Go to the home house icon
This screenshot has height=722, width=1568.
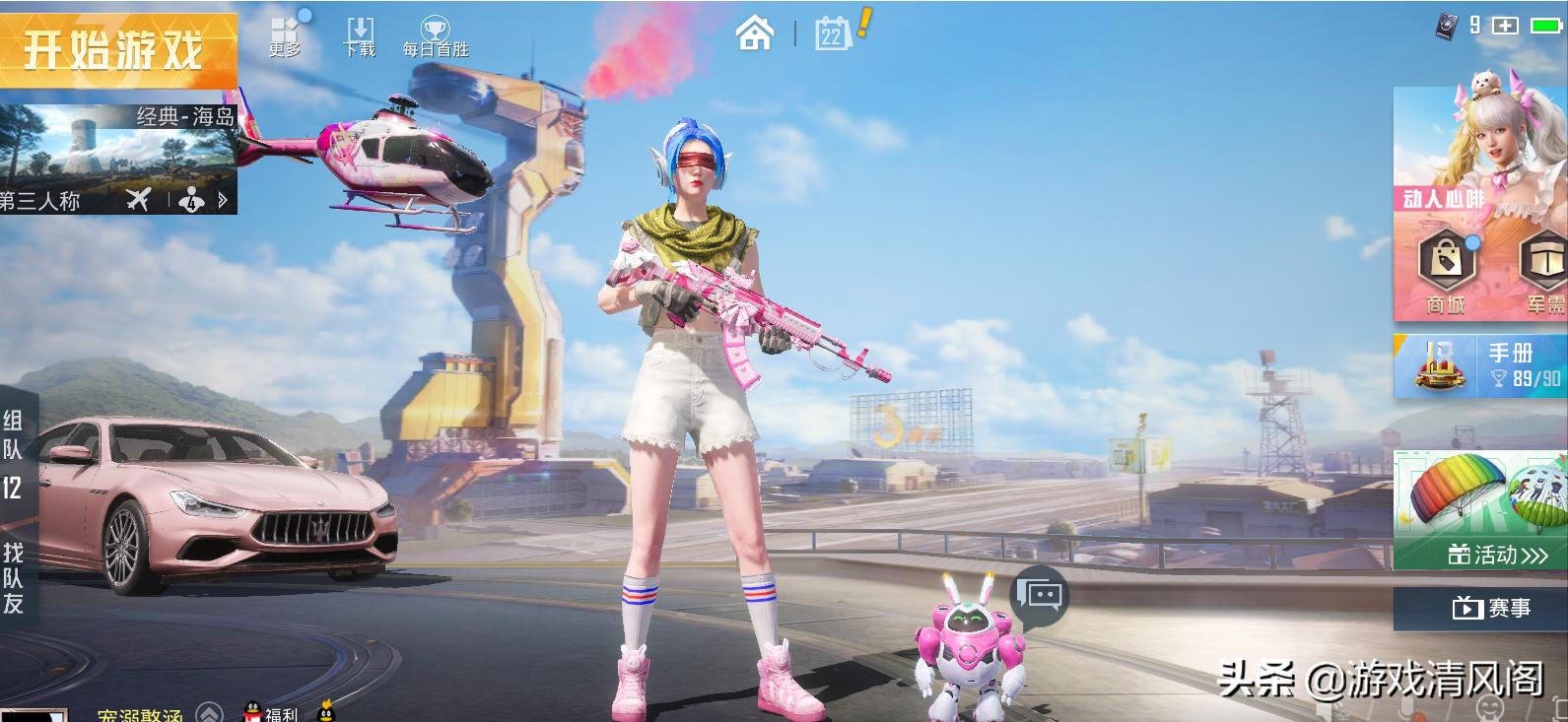coord(755,33)
